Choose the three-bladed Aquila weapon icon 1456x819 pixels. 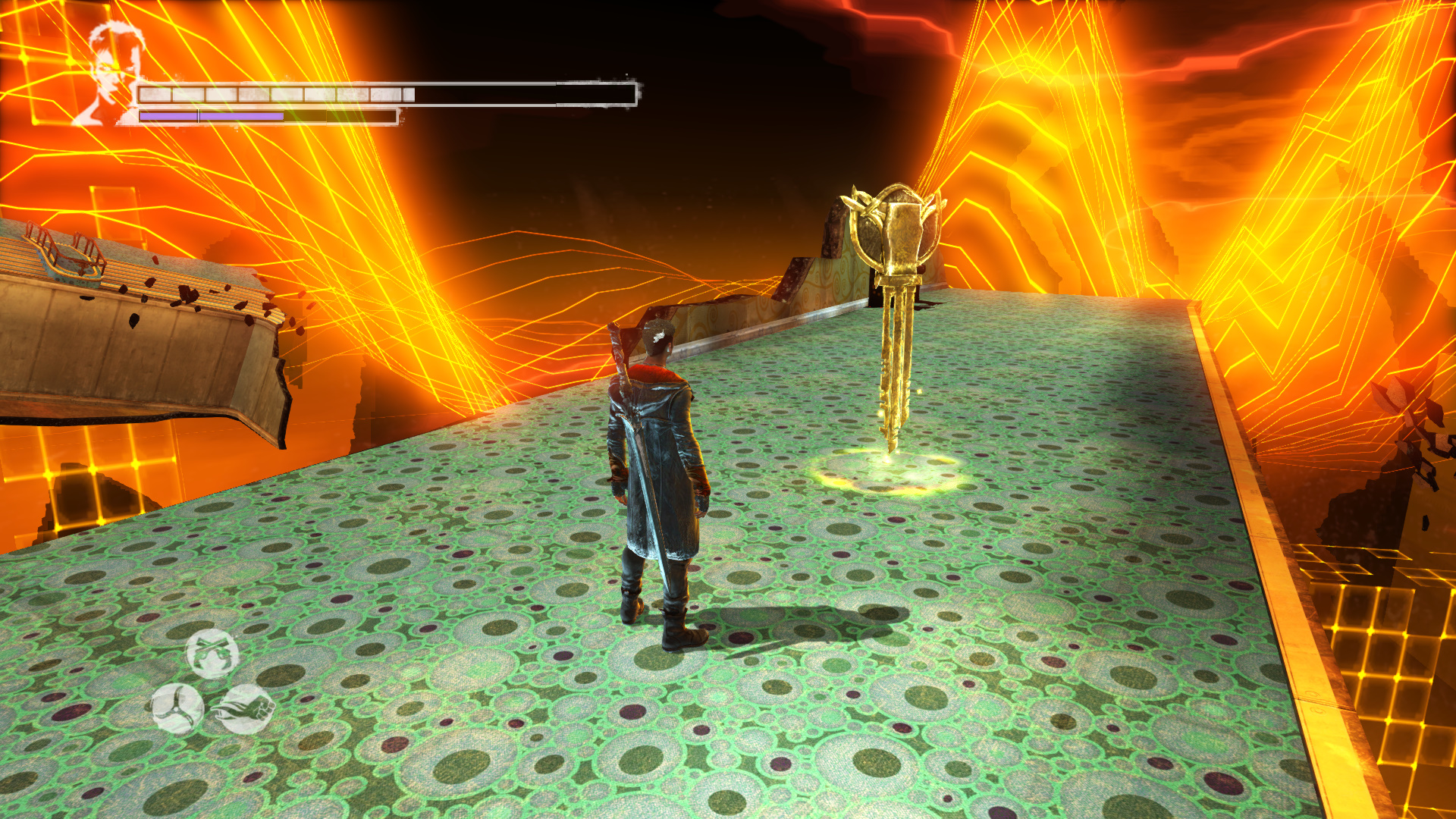coord(177,709)
